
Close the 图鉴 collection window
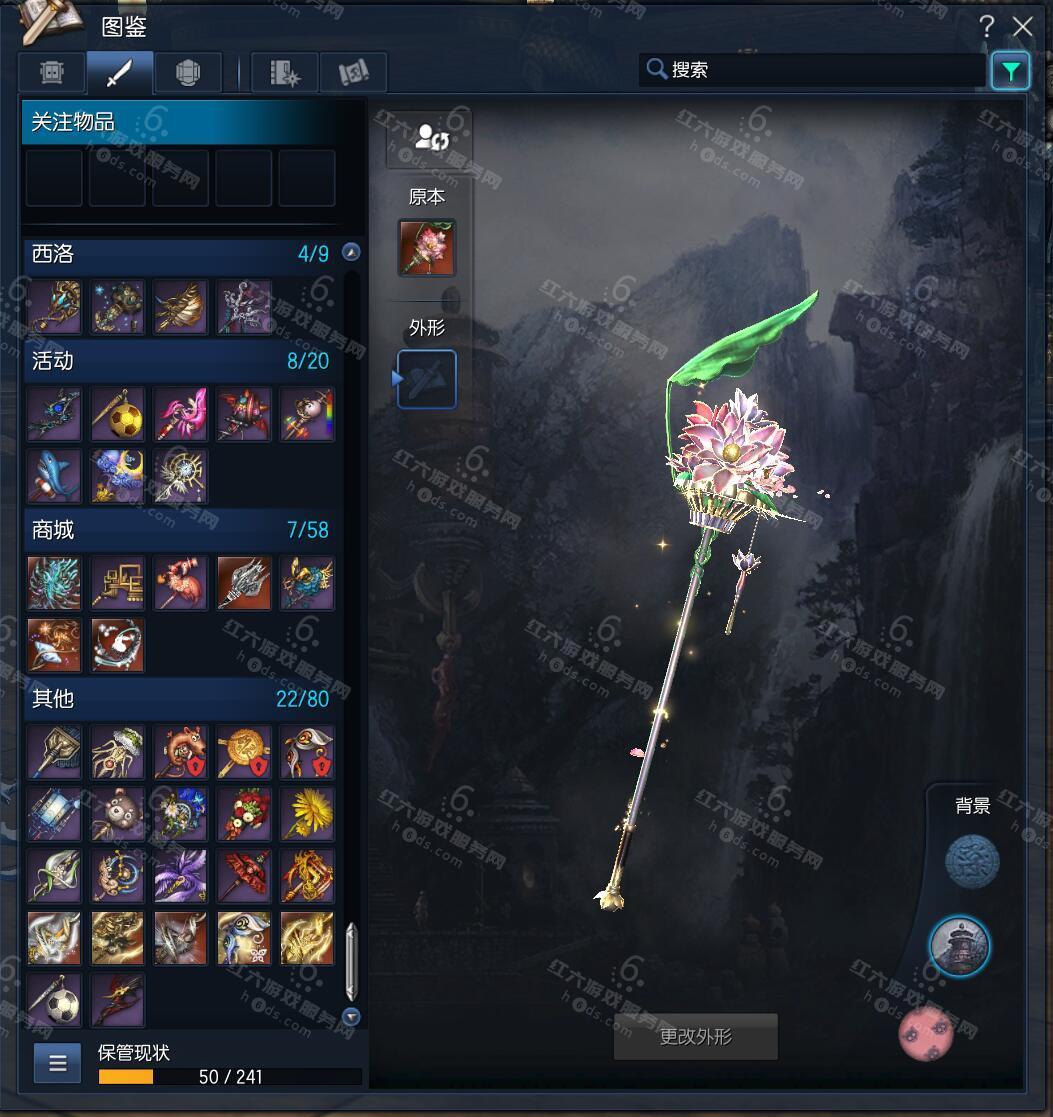pos(1022,27)
